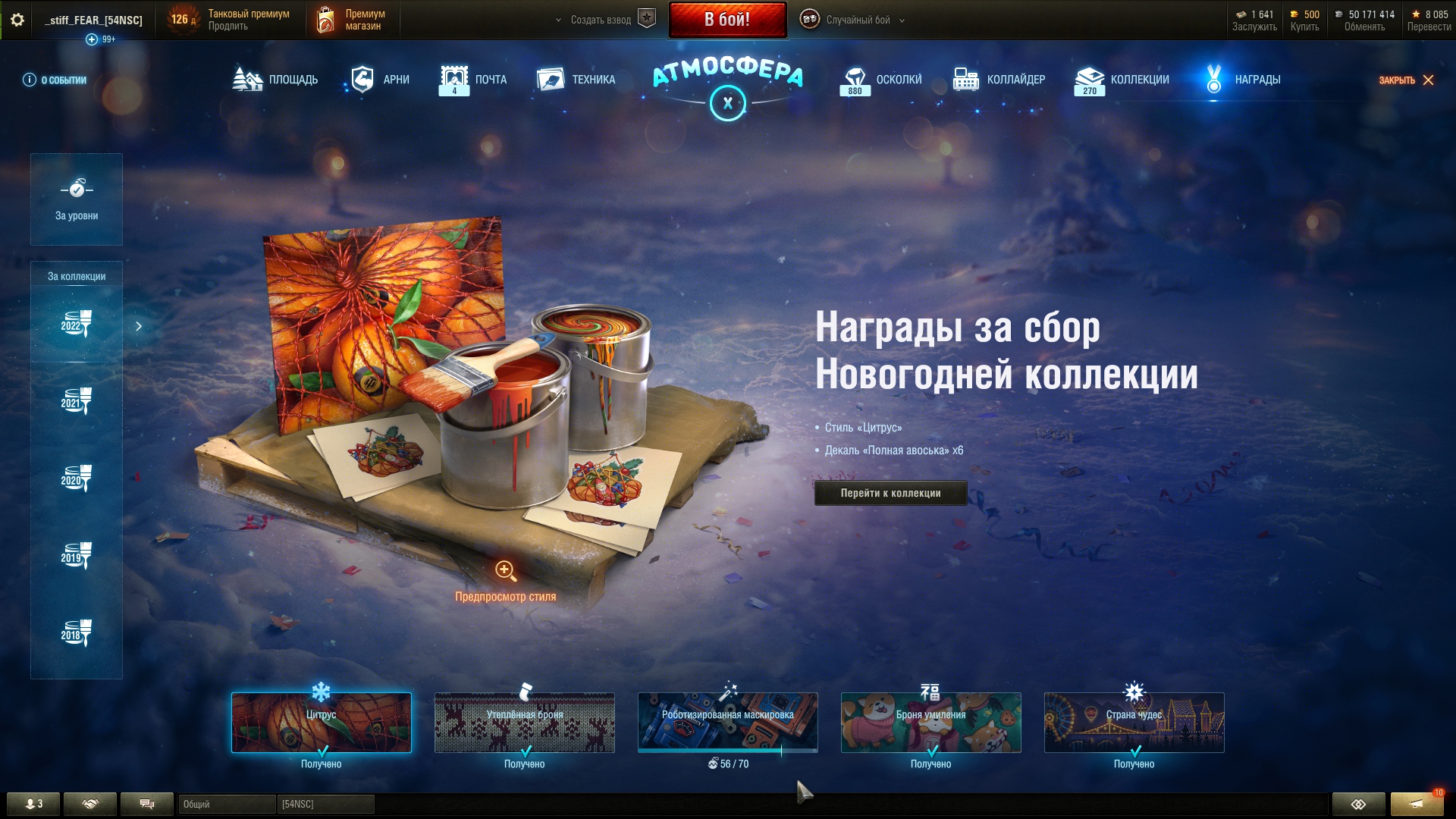Choose the 2021 collection rewards

pyautogui.click(x=77, y=402)
